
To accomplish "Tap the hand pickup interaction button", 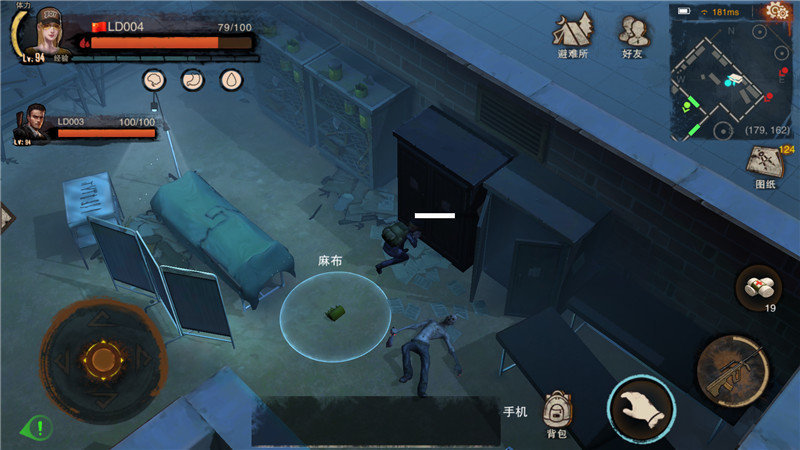I will pos(641,410).
